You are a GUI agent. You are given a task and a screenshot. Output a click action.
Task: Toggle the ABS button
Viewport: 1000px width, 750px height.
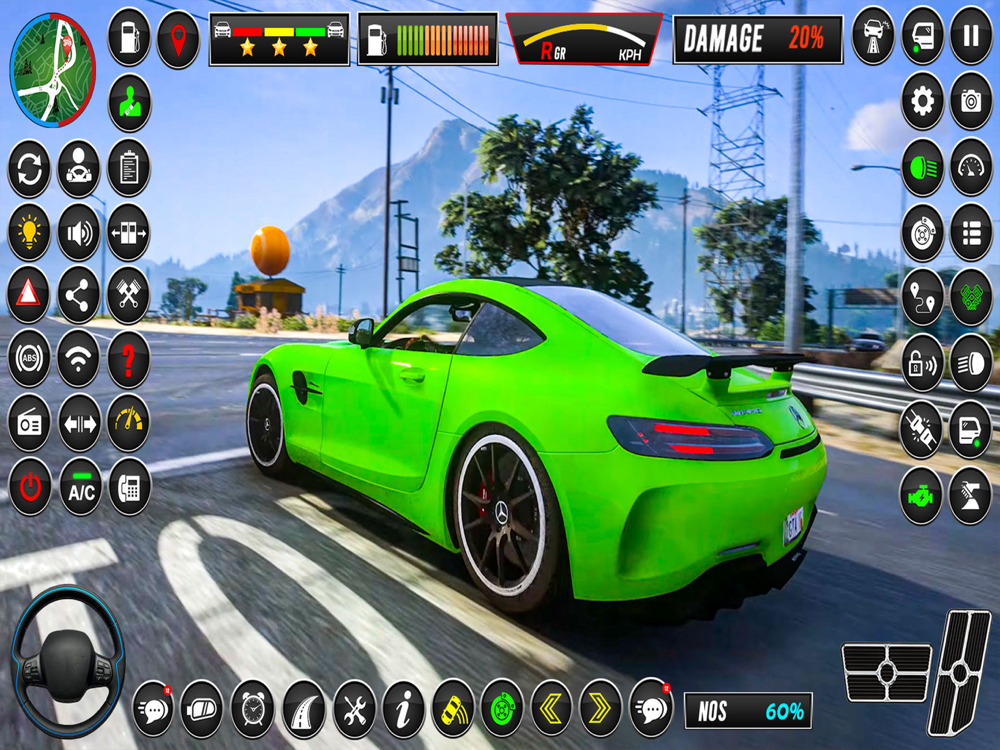pyautogui.click(x=30, y=358)
